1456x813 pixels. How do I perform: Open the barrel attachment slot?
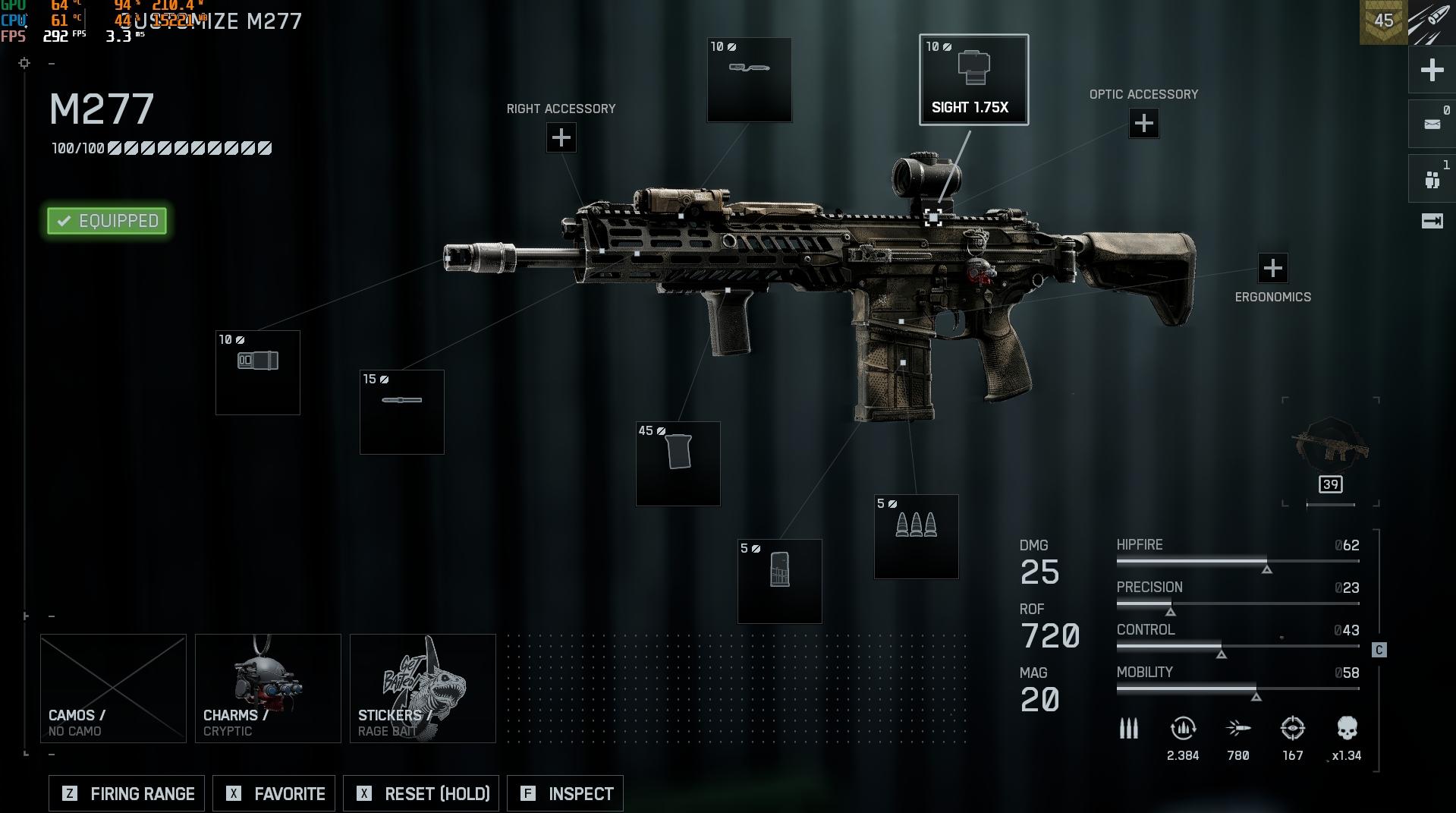pos(402,412)
